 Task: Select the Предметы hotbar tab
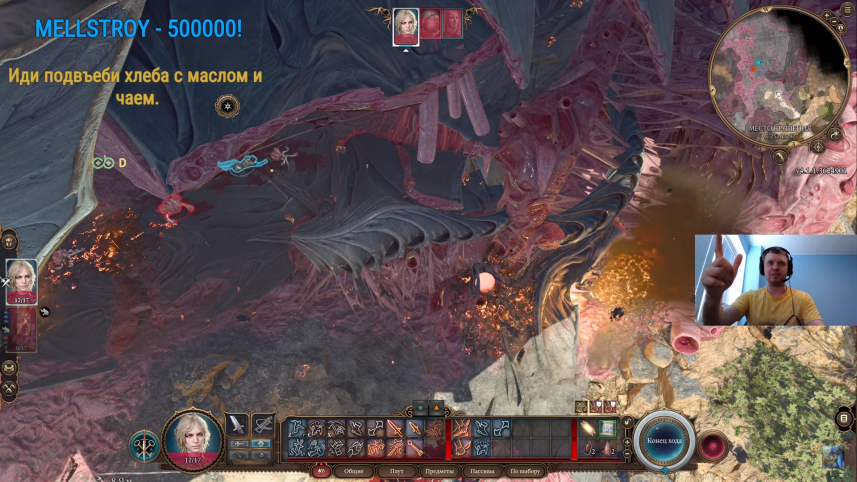click(441, 471)
